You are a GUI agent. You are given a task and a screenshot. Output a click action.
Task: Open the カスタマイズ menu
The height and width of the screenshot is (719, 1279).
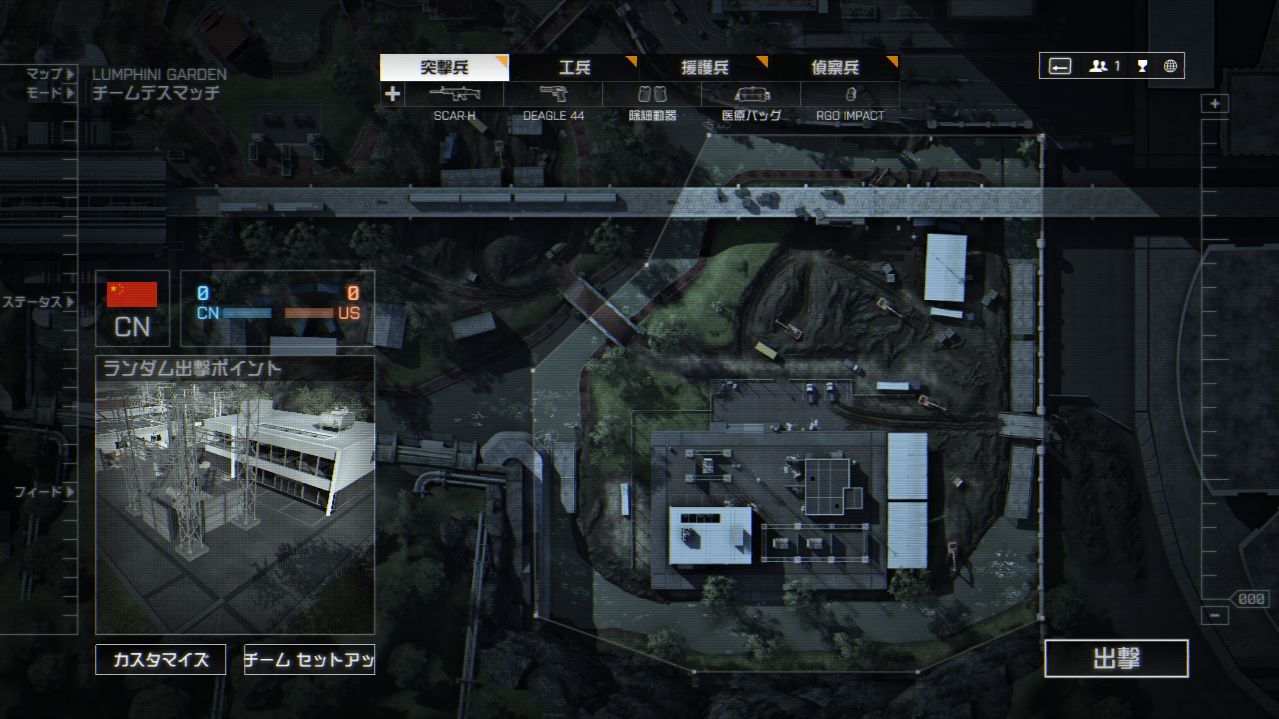click(160, 660)
